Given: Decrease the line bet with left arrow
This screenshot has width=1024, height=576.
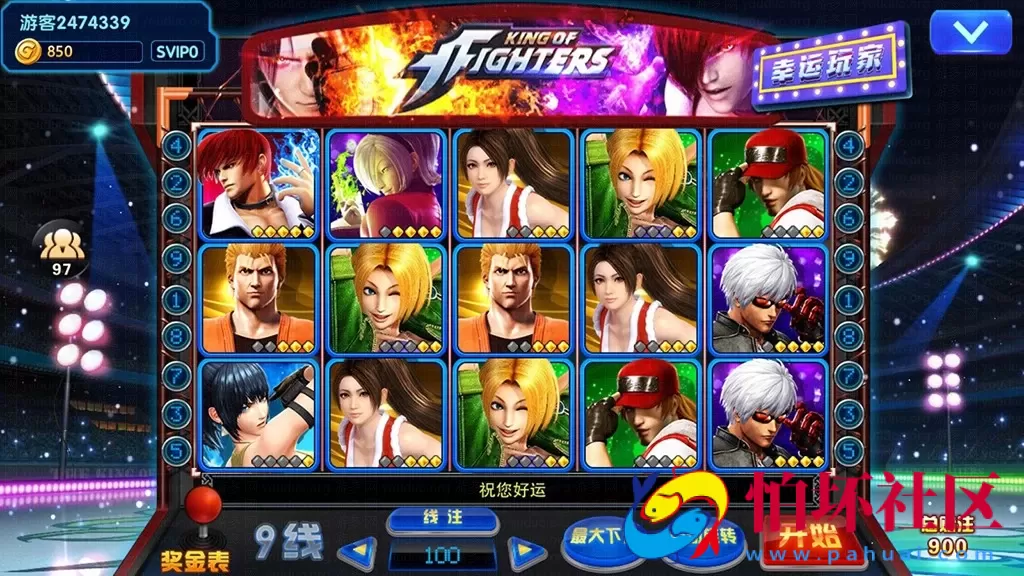Looking at the screenshot, I should 356,552.
